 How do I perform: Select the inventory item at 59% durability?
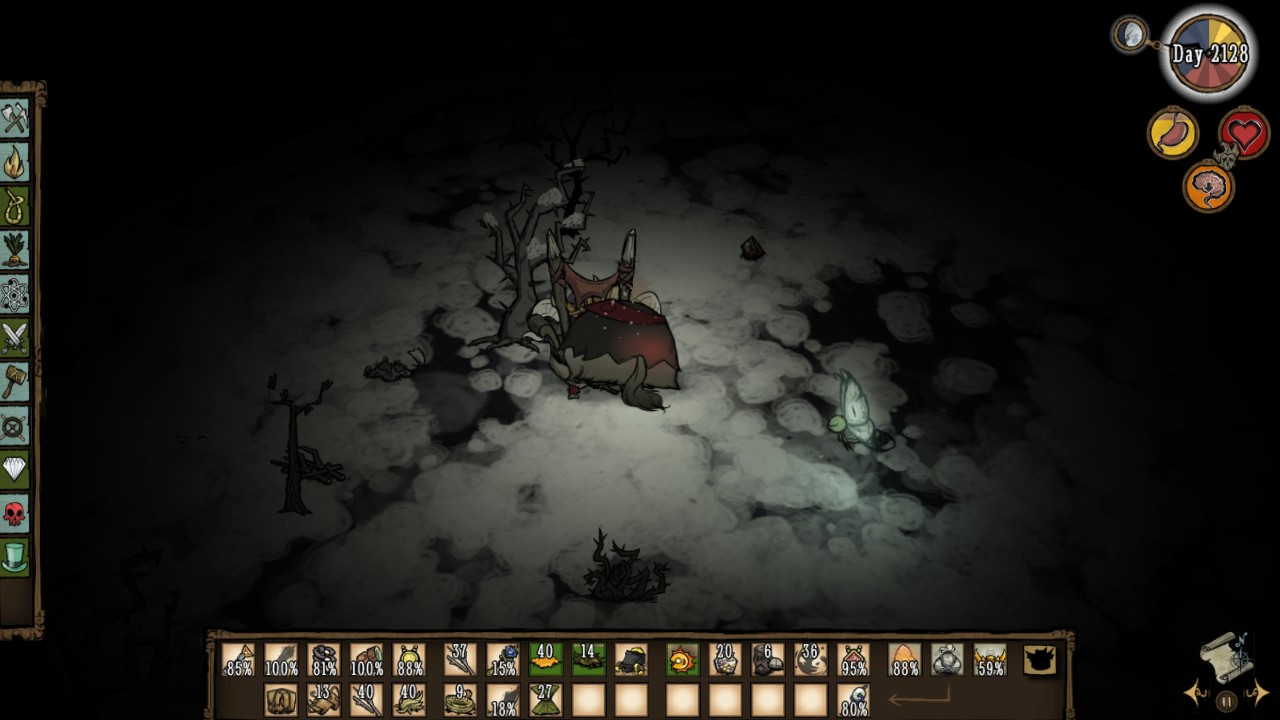(989, 660)
